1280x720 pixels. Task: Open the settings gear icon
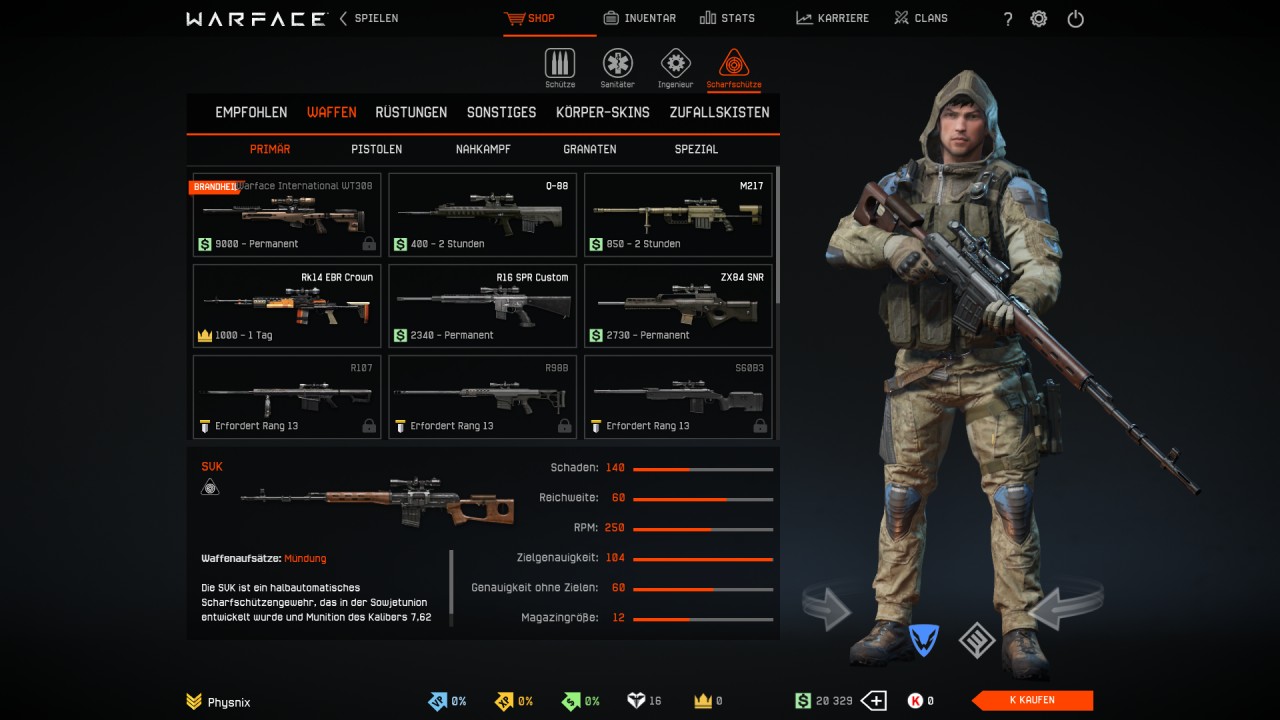[x=1039, y=19]
